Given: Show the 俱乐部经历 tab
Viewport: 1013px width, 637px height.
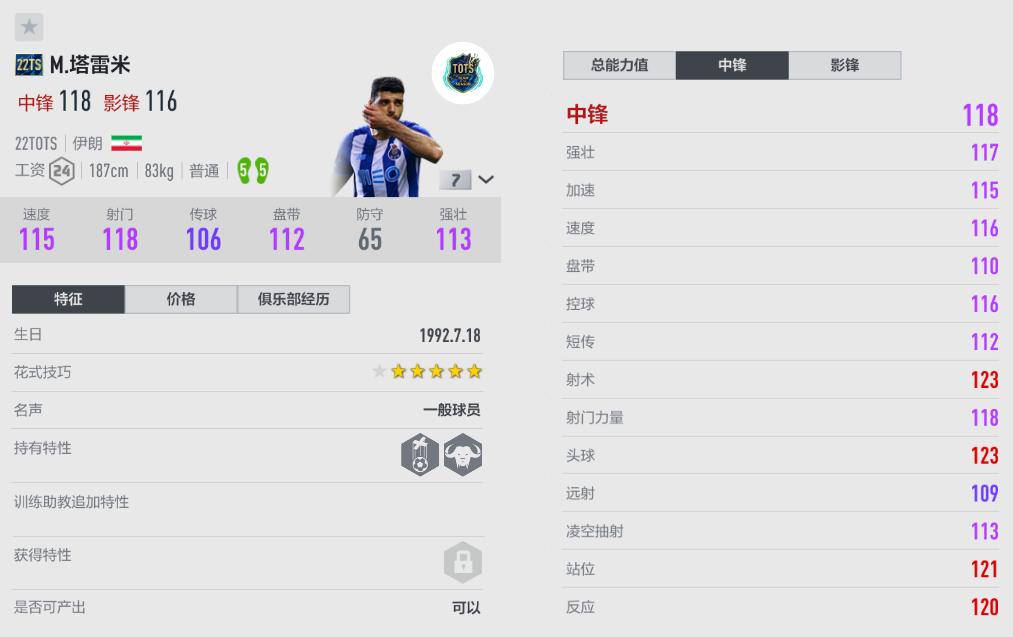Looking at the screenshot, I should coord(293,299).
